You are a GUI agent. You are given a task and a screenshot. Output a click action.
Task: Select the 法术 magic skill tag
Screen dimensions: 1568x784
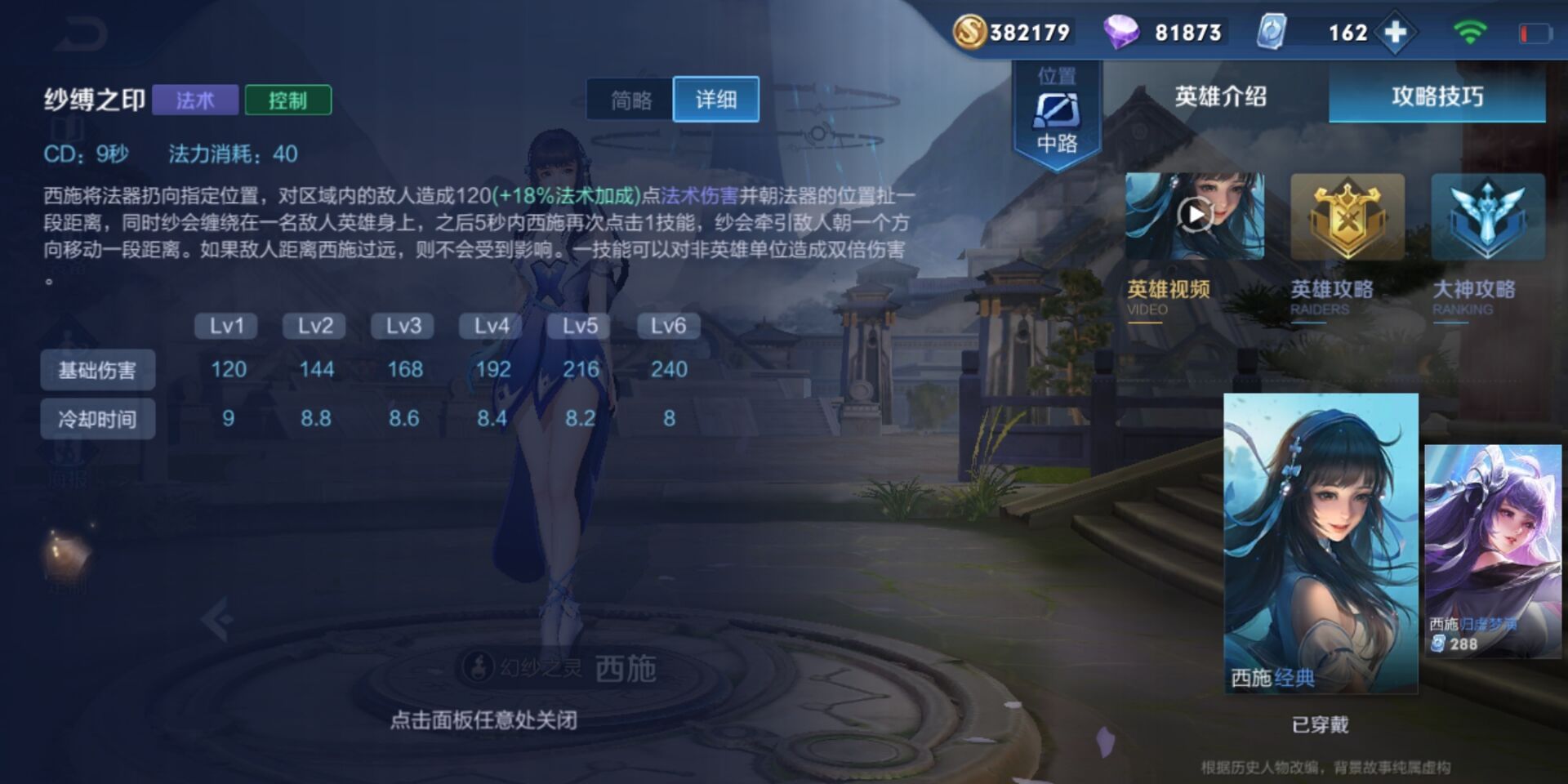tap(194, 99)
